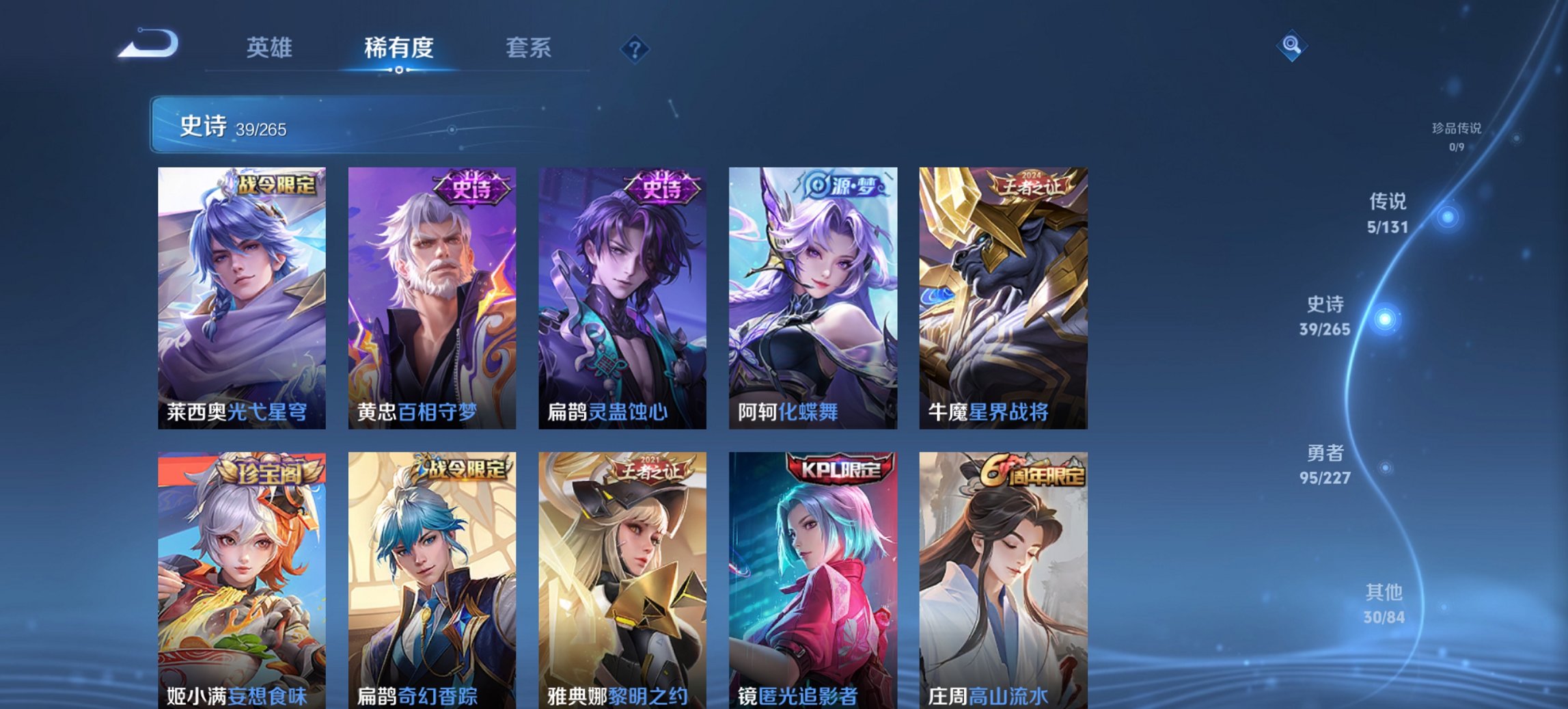The height and width of the screenshot is (709, 1568).
Task: Open the search magnifier in top right
Action: (x=1293, y=46)
